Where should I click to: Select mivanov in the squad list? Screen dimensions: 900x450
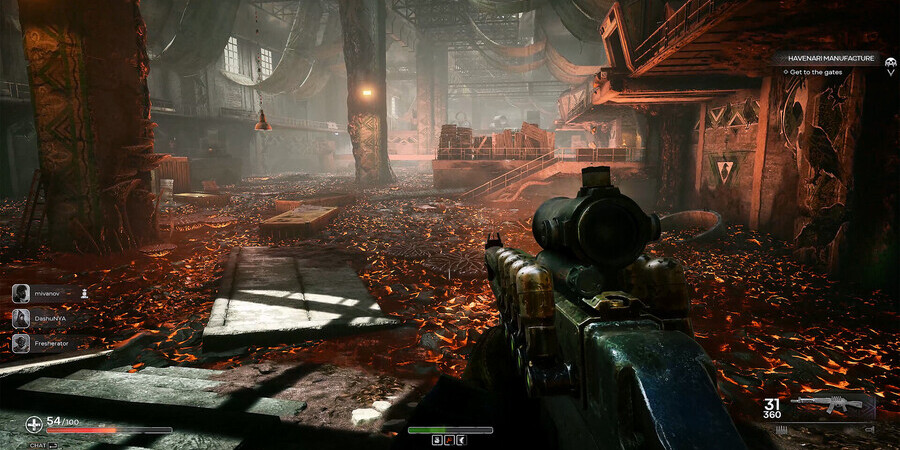47,293
